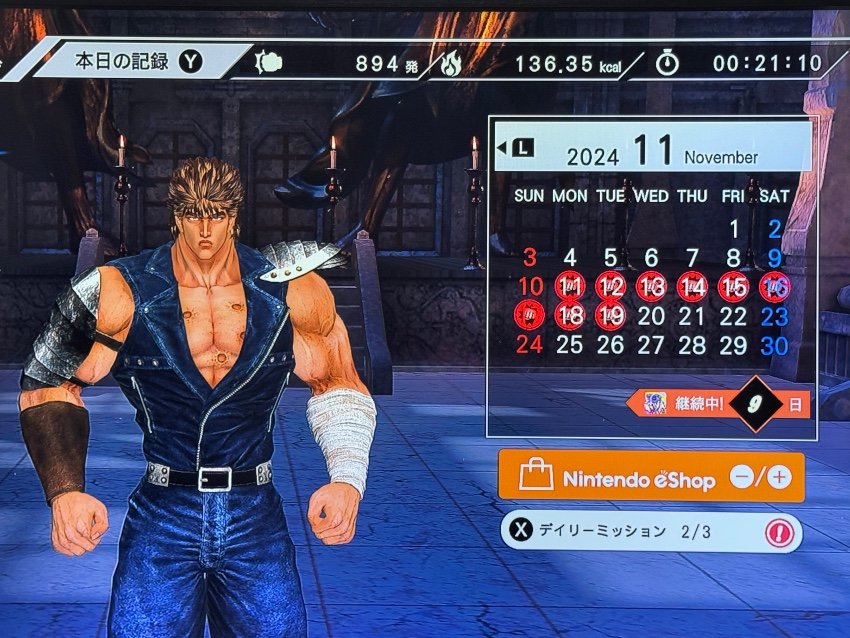Choose November 24 on the calendar
The height and width of the screenshot is (638, 850).
click(x=529, y=345)
